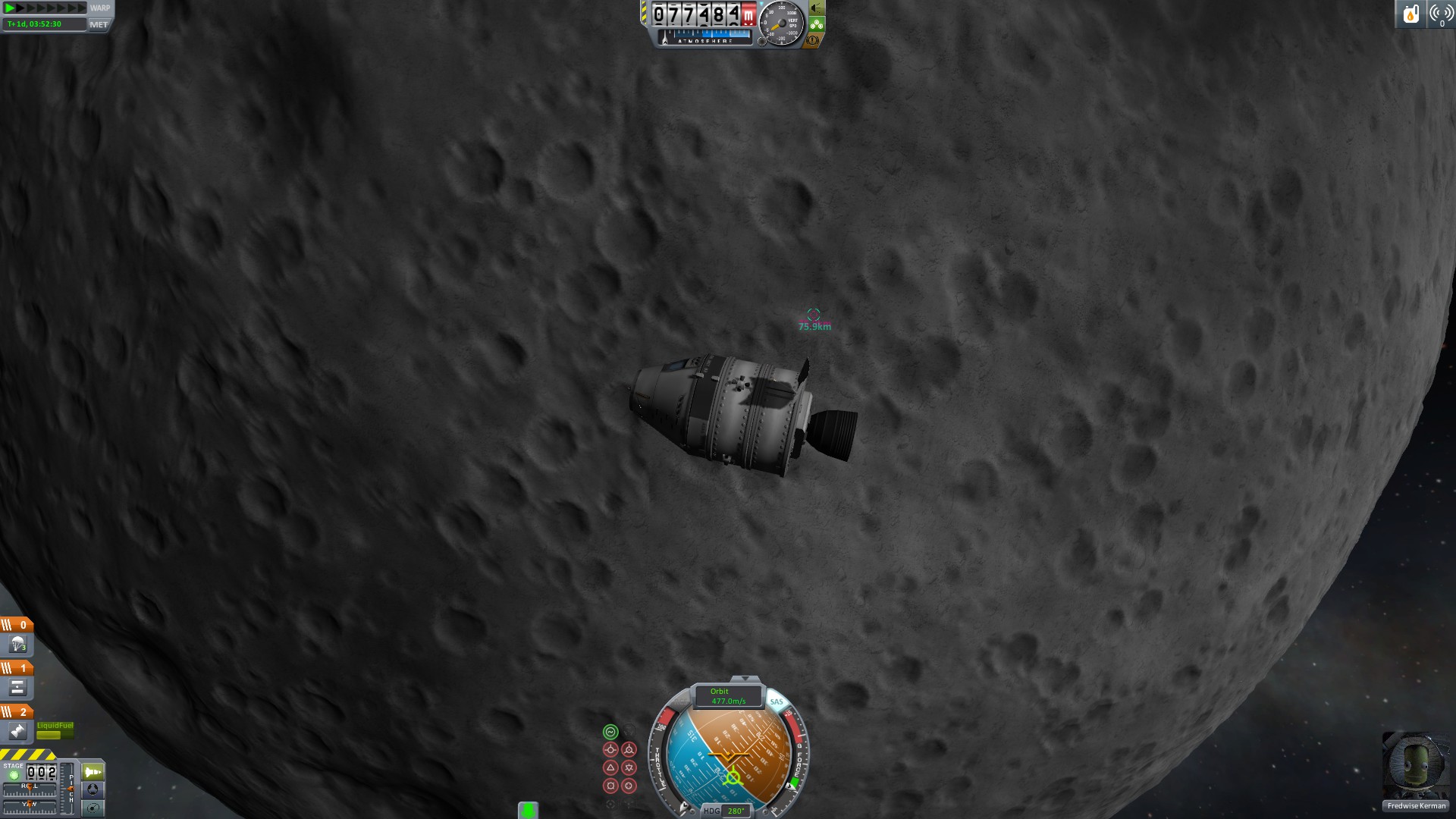Select the anti-normal SAS hold icon
This screenshot has height=819, width=1456.
click(x=629, y=767)
